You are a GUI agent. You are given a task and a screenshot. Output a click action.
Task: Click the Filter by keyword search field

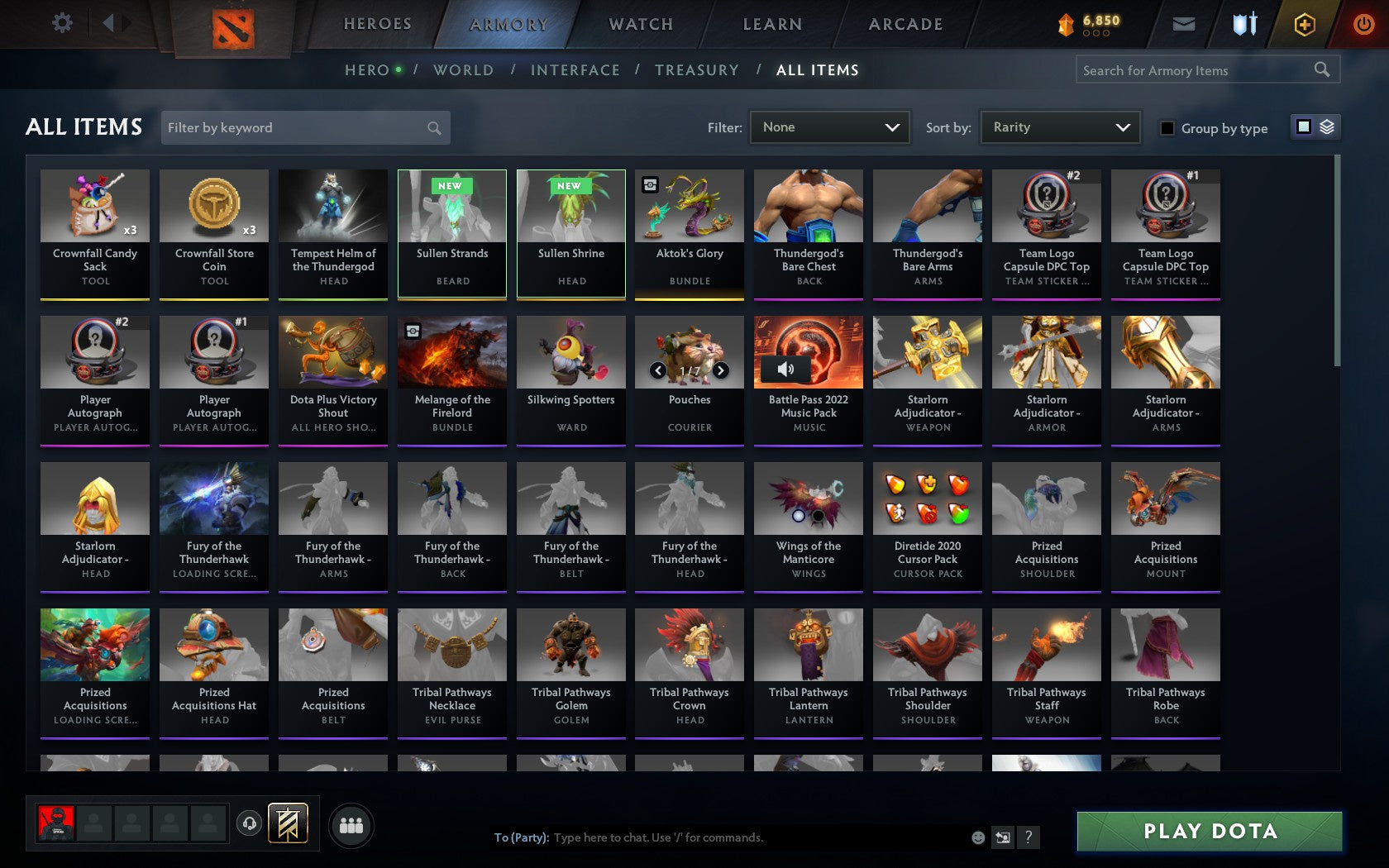(306, 127)
